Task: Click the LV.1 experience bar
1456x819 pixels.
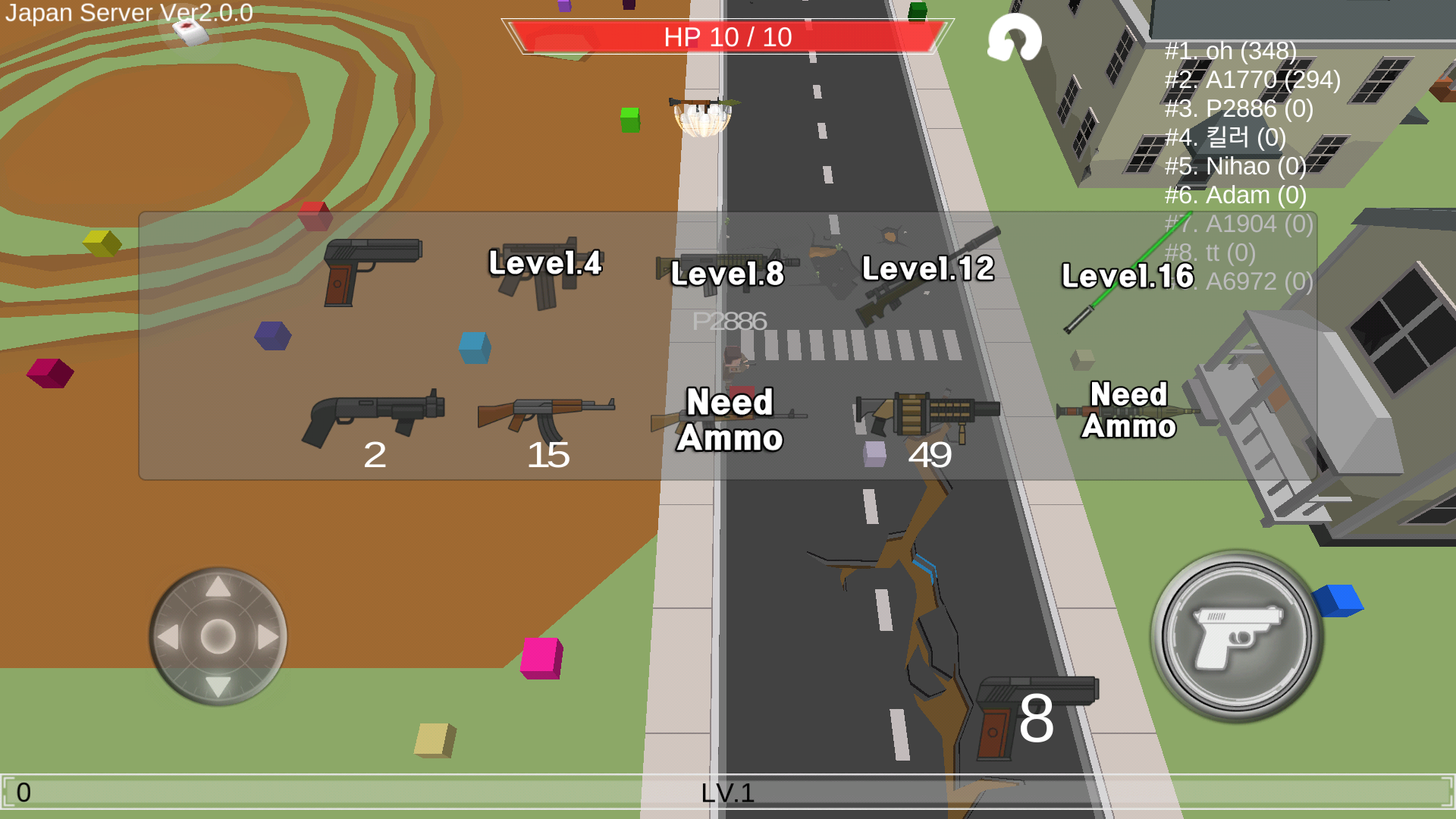Action: point(728,794)
